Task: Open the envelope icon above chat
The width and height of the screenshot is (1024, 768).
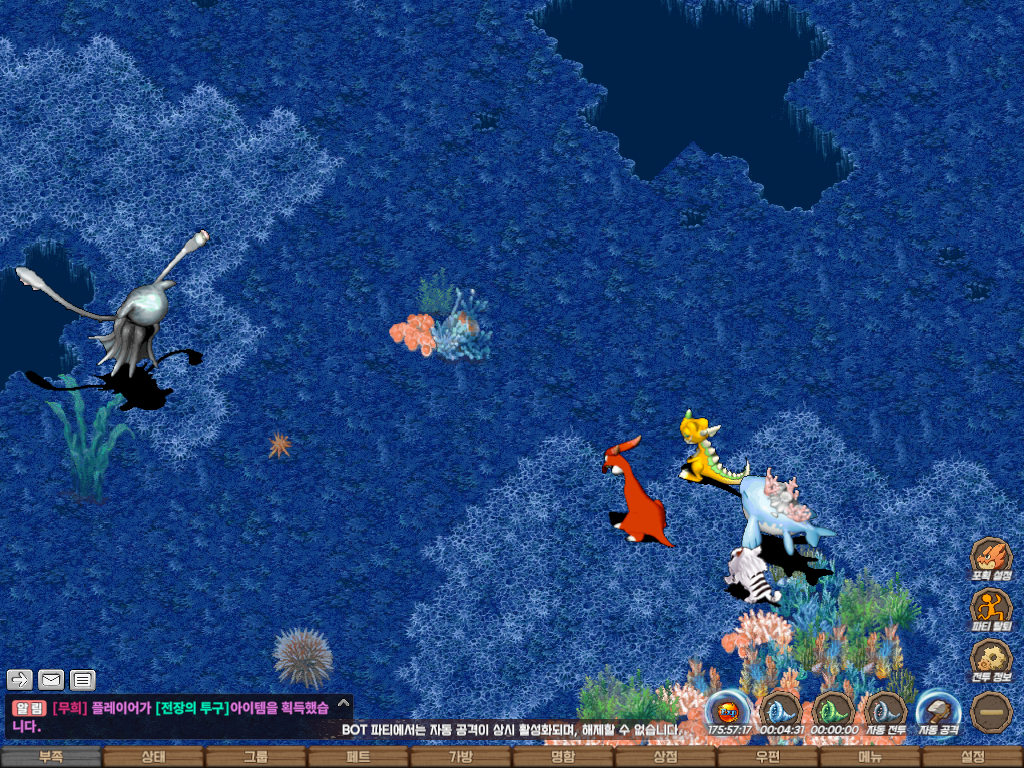Action: (51, 680)
